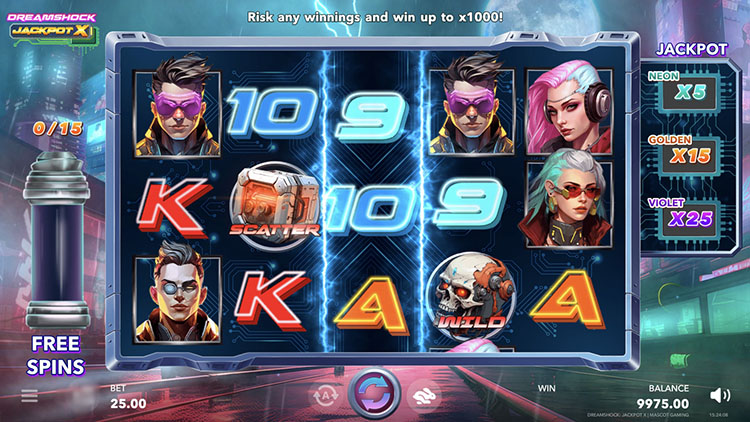Adjust the bet amount of 25.00

[127, 403]
